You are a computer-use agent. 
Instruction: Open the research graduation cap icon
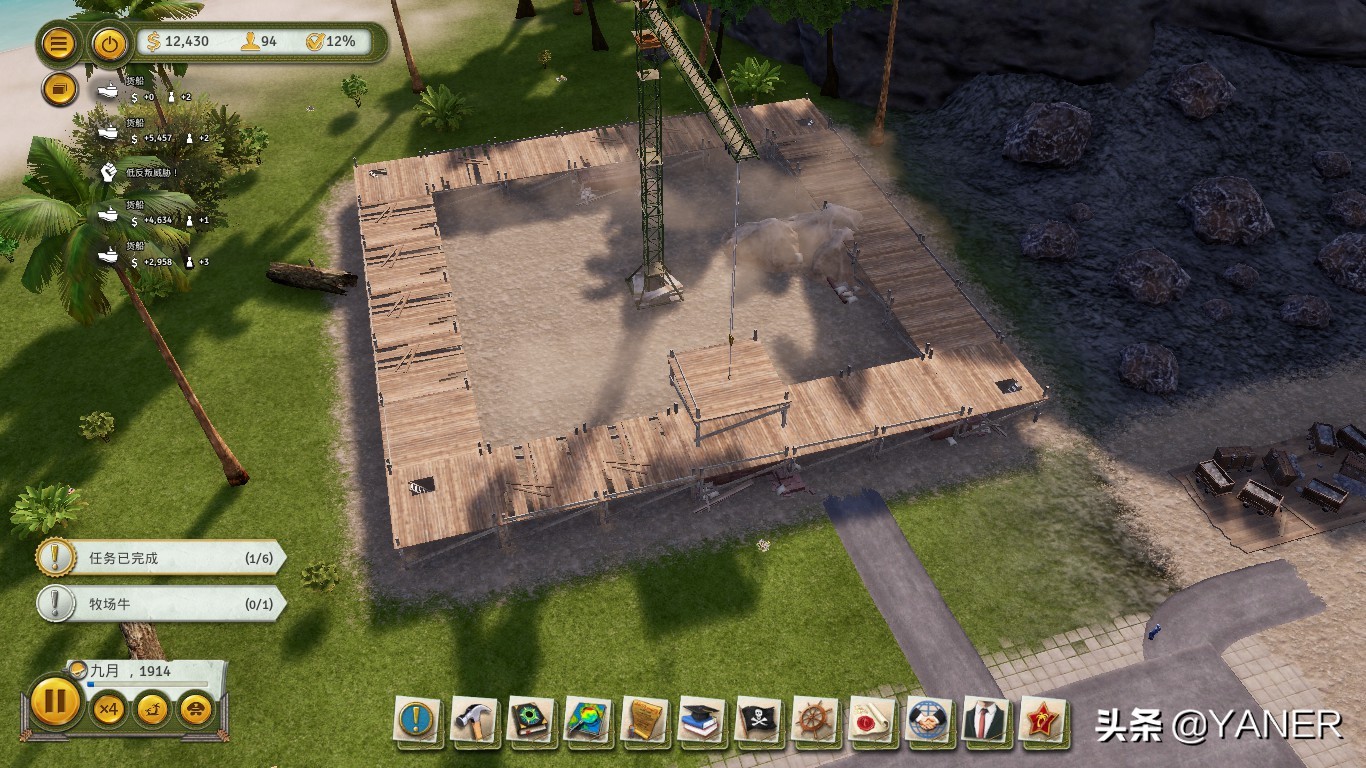pos(701,720)
